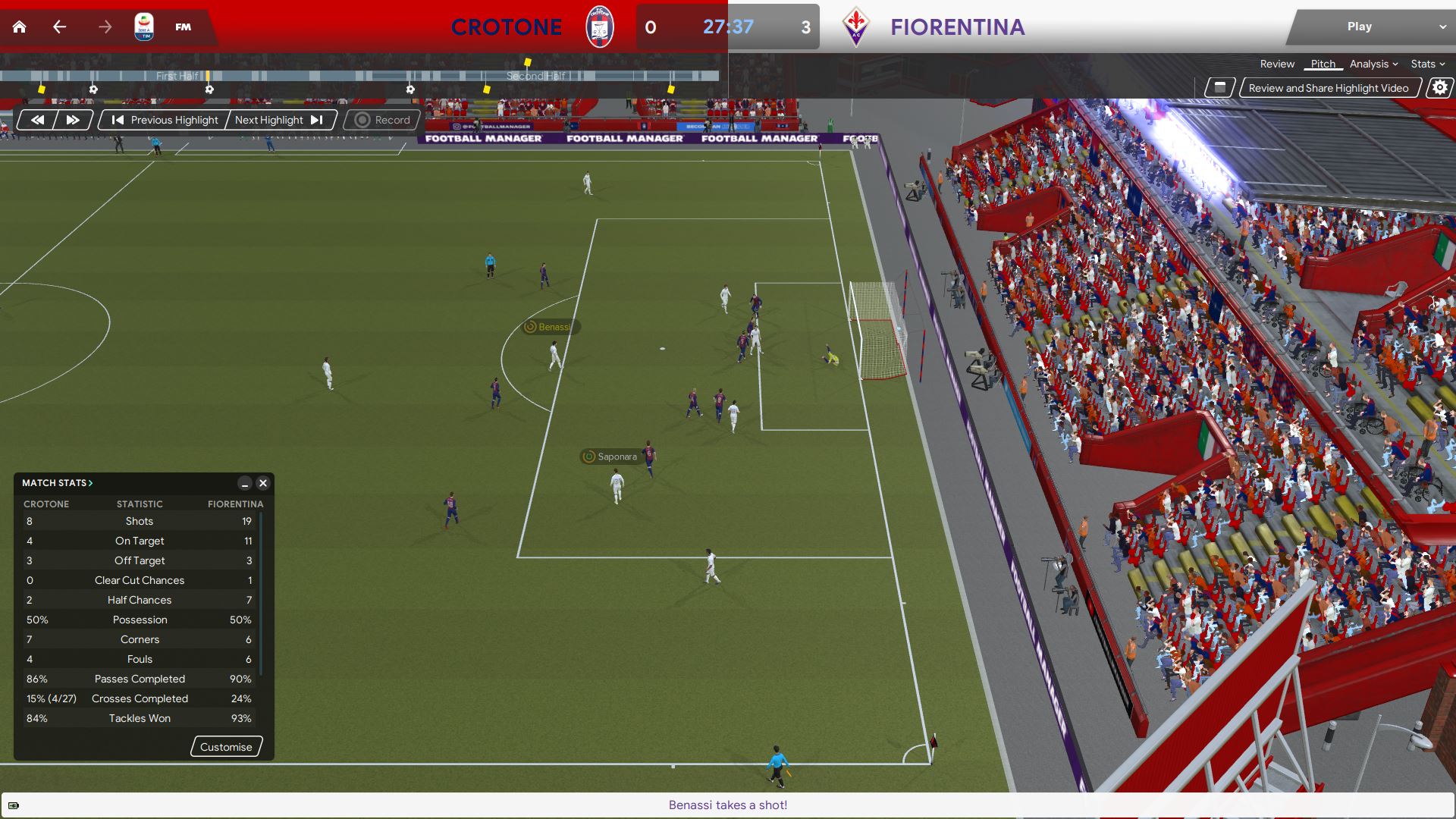Start recording with the Record button
Viewport: 1456px width, 819px height.
pyautogui.click(x=382, y=120)
